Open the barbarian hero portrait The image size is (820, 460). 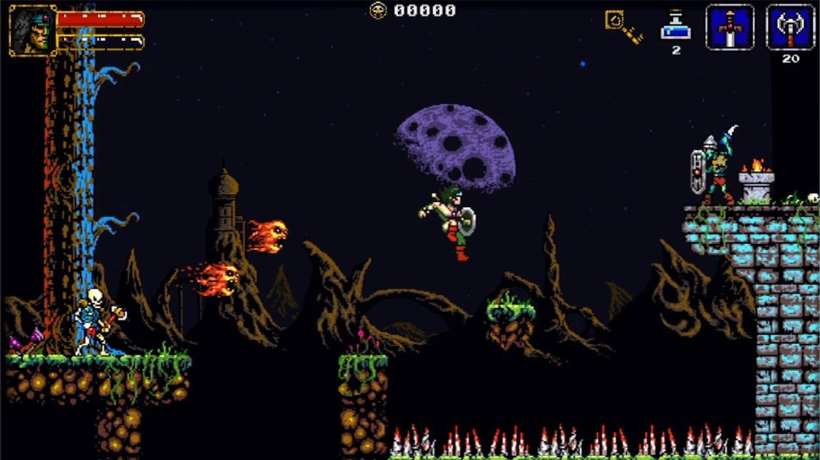(32, 29)
